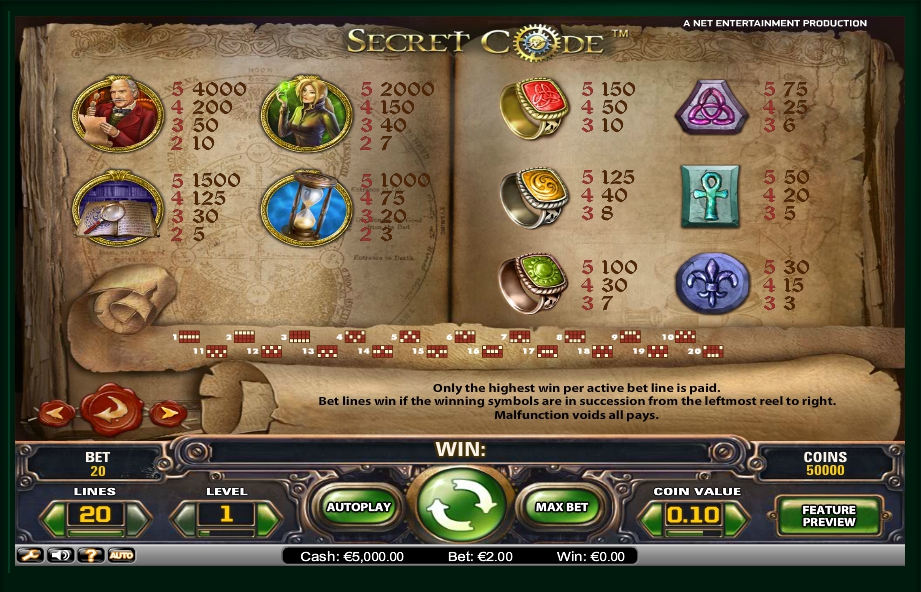This screenshot has height=592, width=921.
Task: Start Autoplay
Action: click(358, 507)
